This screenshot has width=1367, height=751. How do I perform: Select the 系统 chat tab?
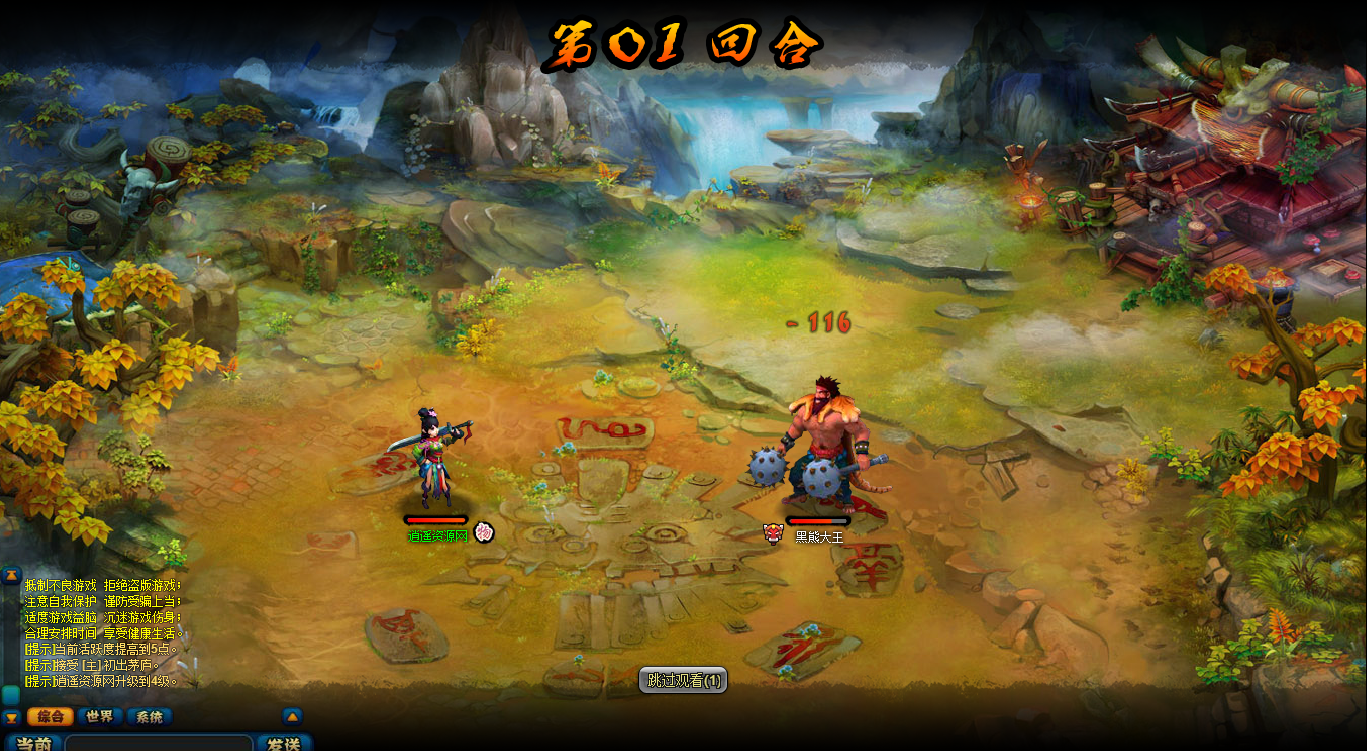pos(149,716)
